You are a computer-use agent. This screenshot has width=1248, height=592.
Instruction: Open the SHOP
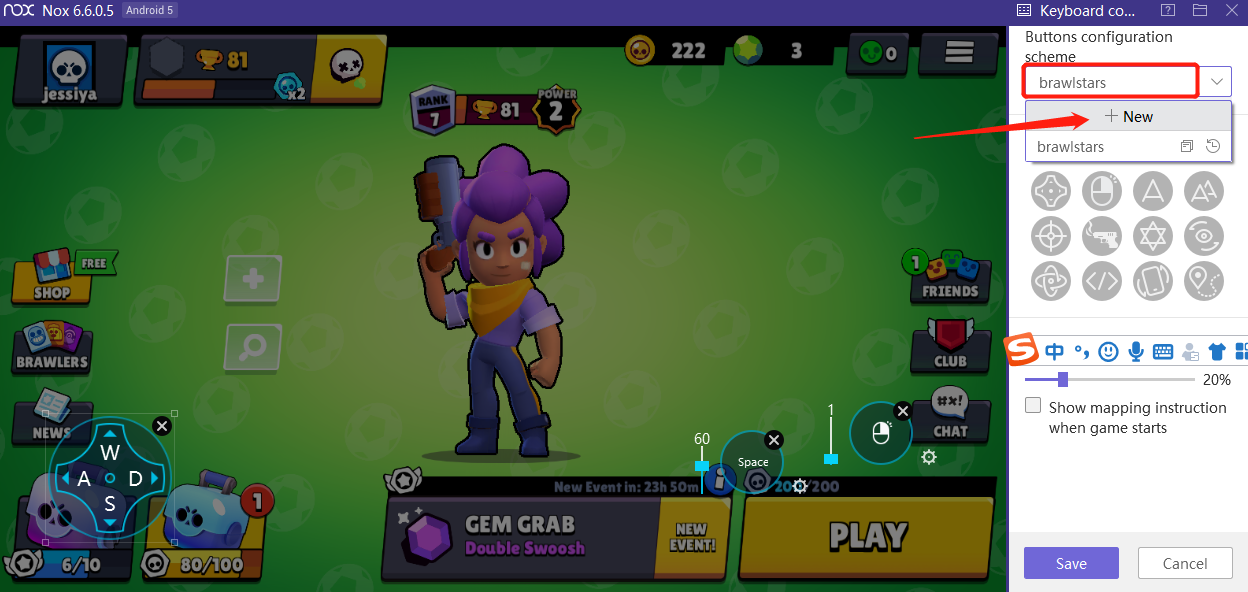click(x=52, y=277)
